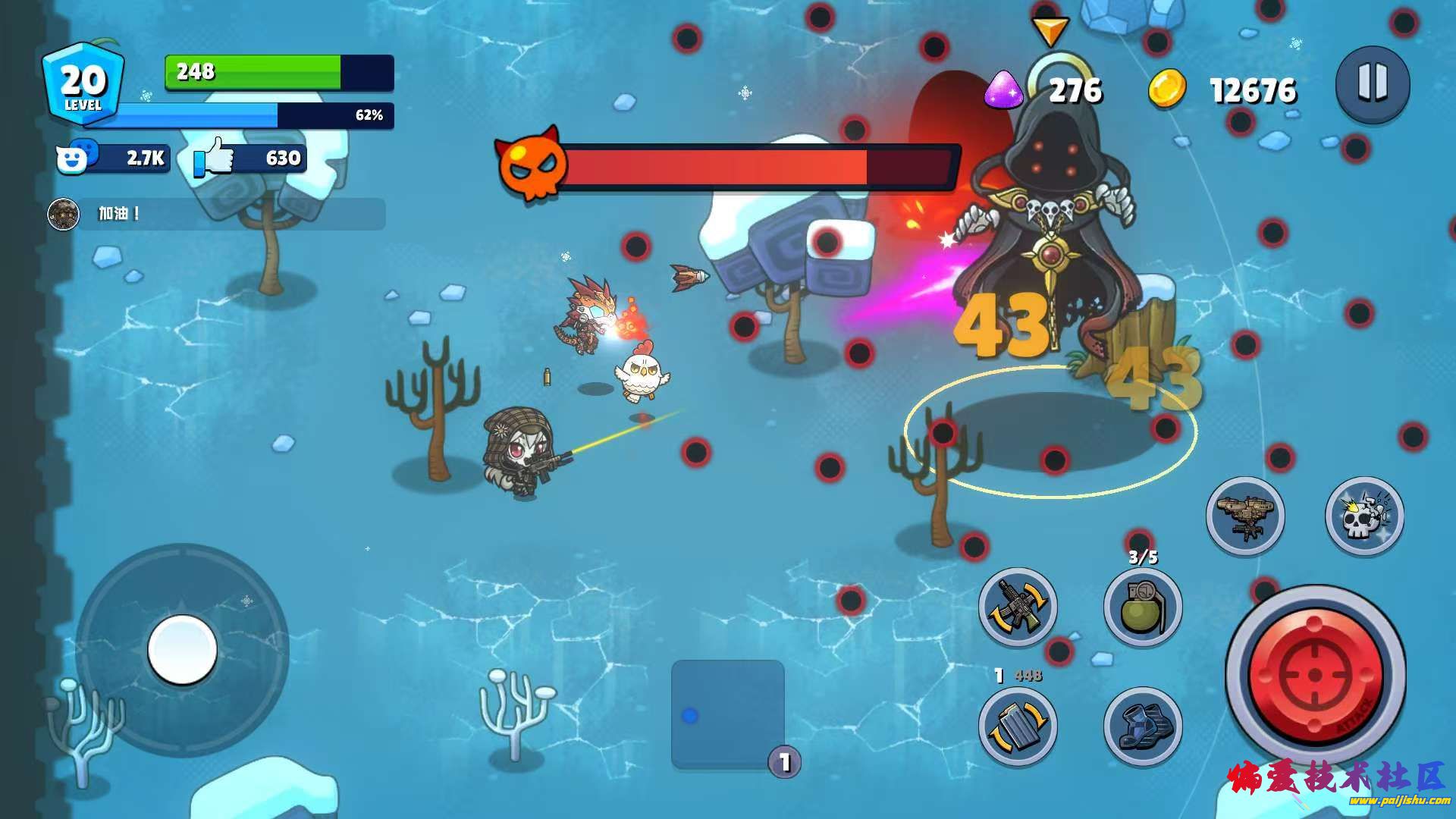The height and width of the screenshot is (819, 1456).
Task: Click the thumbs-up like button
Action: (215, 157)
